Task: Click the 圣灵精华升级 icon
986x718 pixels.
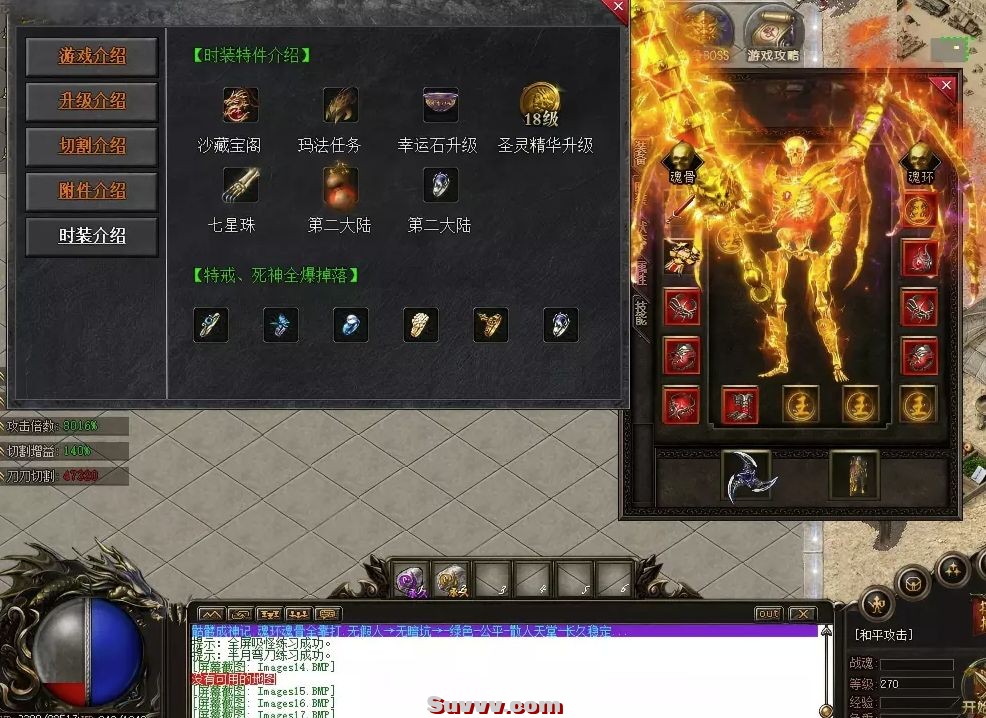Action: pyautogui.click(x=540, y=105)
